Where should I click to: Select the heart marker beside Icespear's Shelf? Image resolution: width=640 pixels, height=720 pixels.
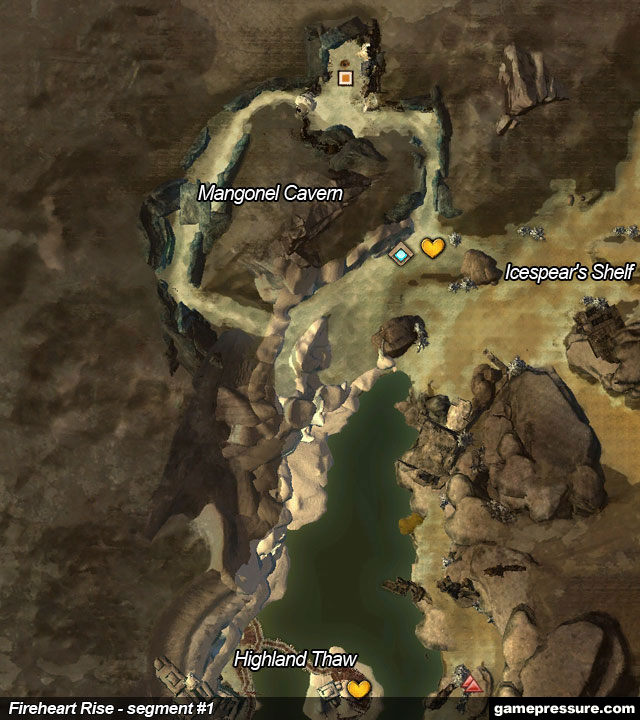coord(431,248)
